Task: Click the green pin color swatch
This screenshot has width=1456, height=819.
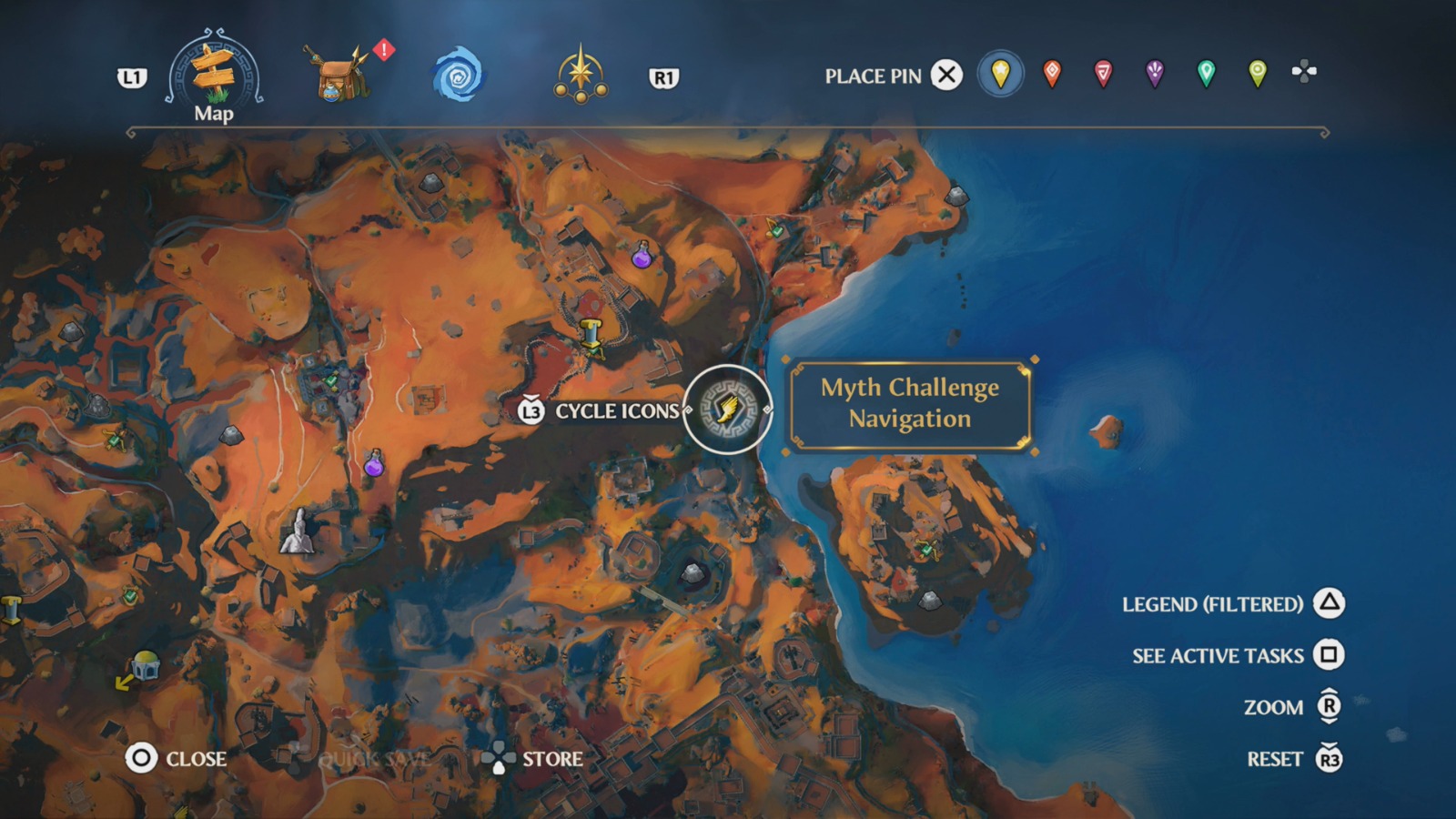Action: point(1205,75)
